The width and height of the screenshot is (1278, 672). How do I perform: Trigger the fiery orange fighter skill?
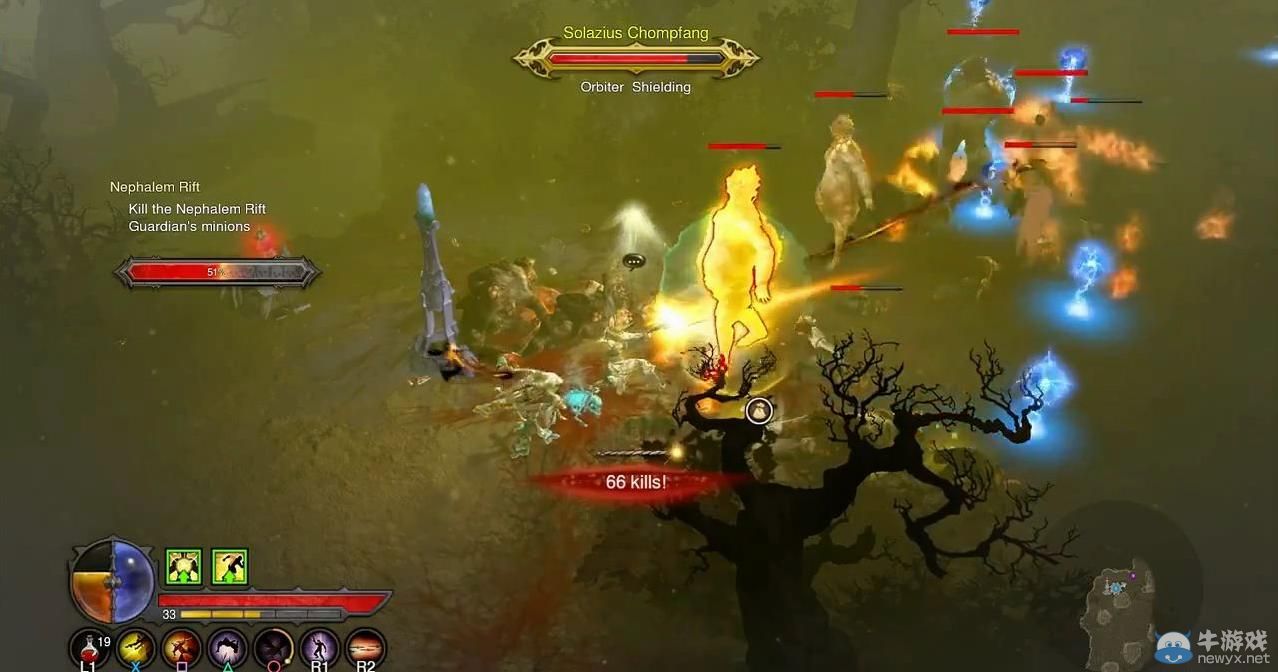tap(181, 647)
